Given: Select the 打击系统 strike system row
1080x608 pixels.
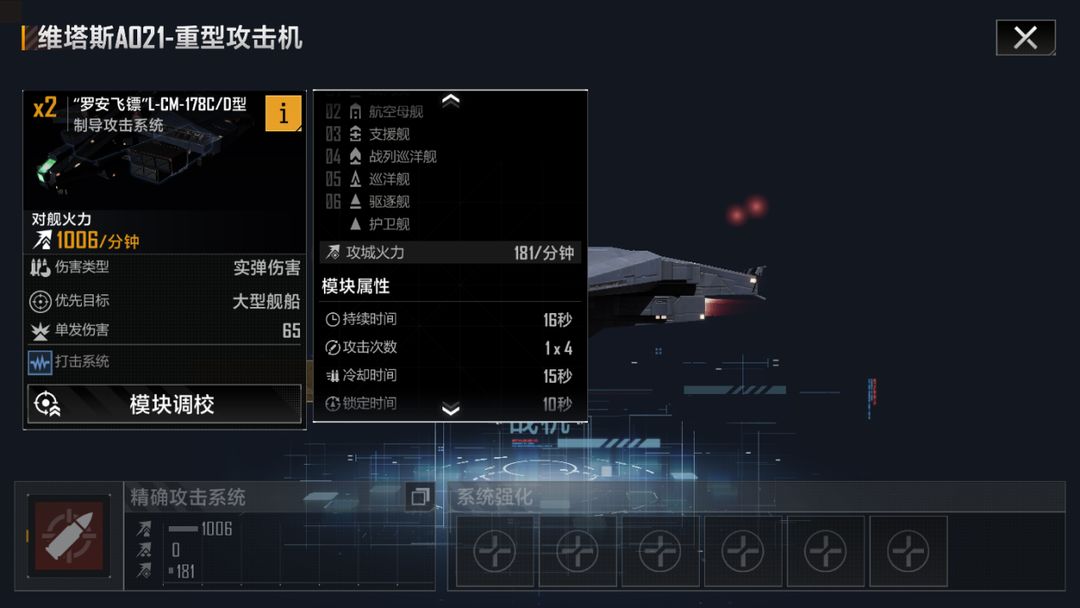Looking at the screenshot, I should click(x=165, y=362).
